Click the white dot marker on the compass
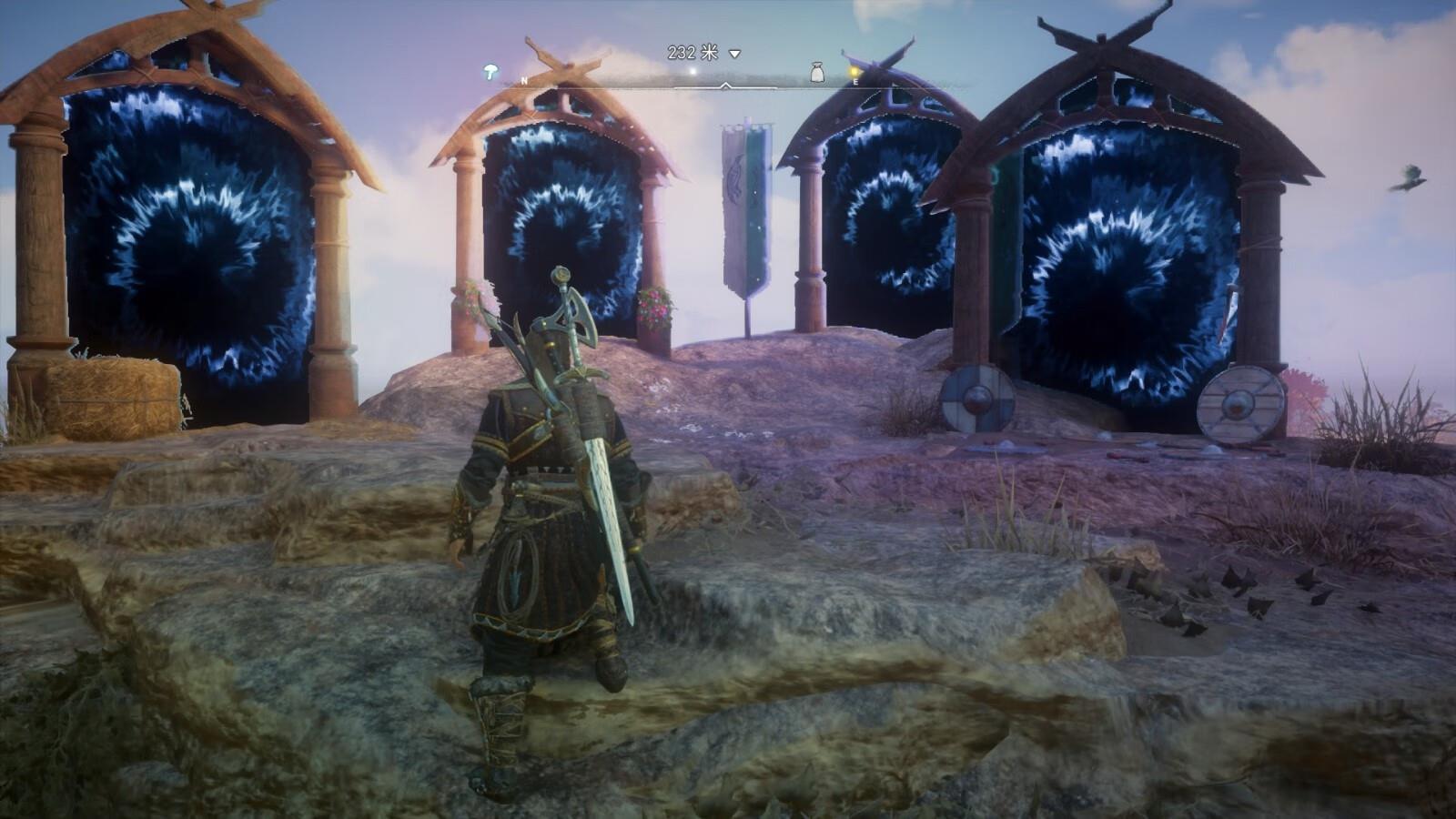 coord(693,71)
